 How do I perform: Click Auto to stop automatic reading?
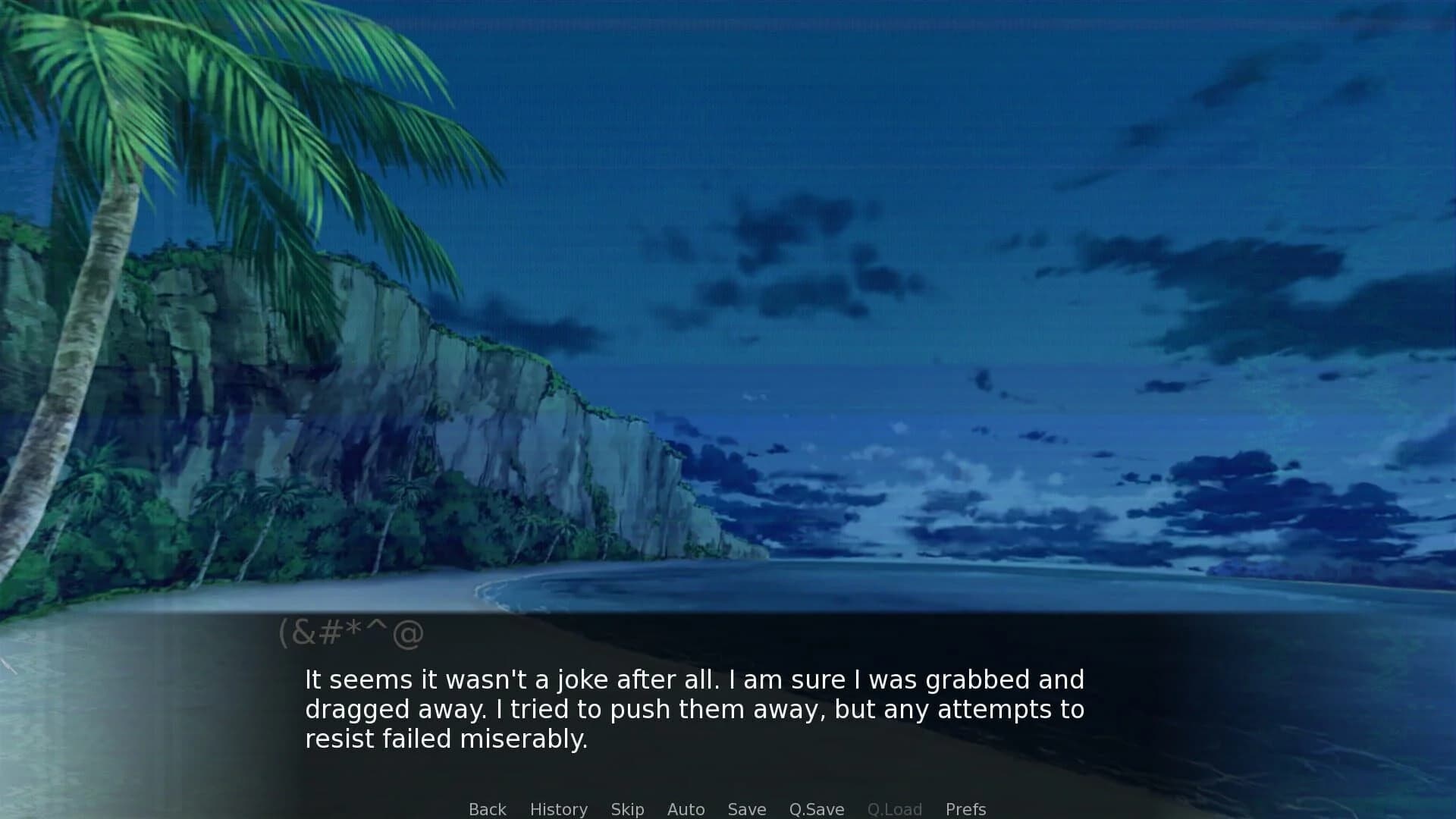click(685, 809)
